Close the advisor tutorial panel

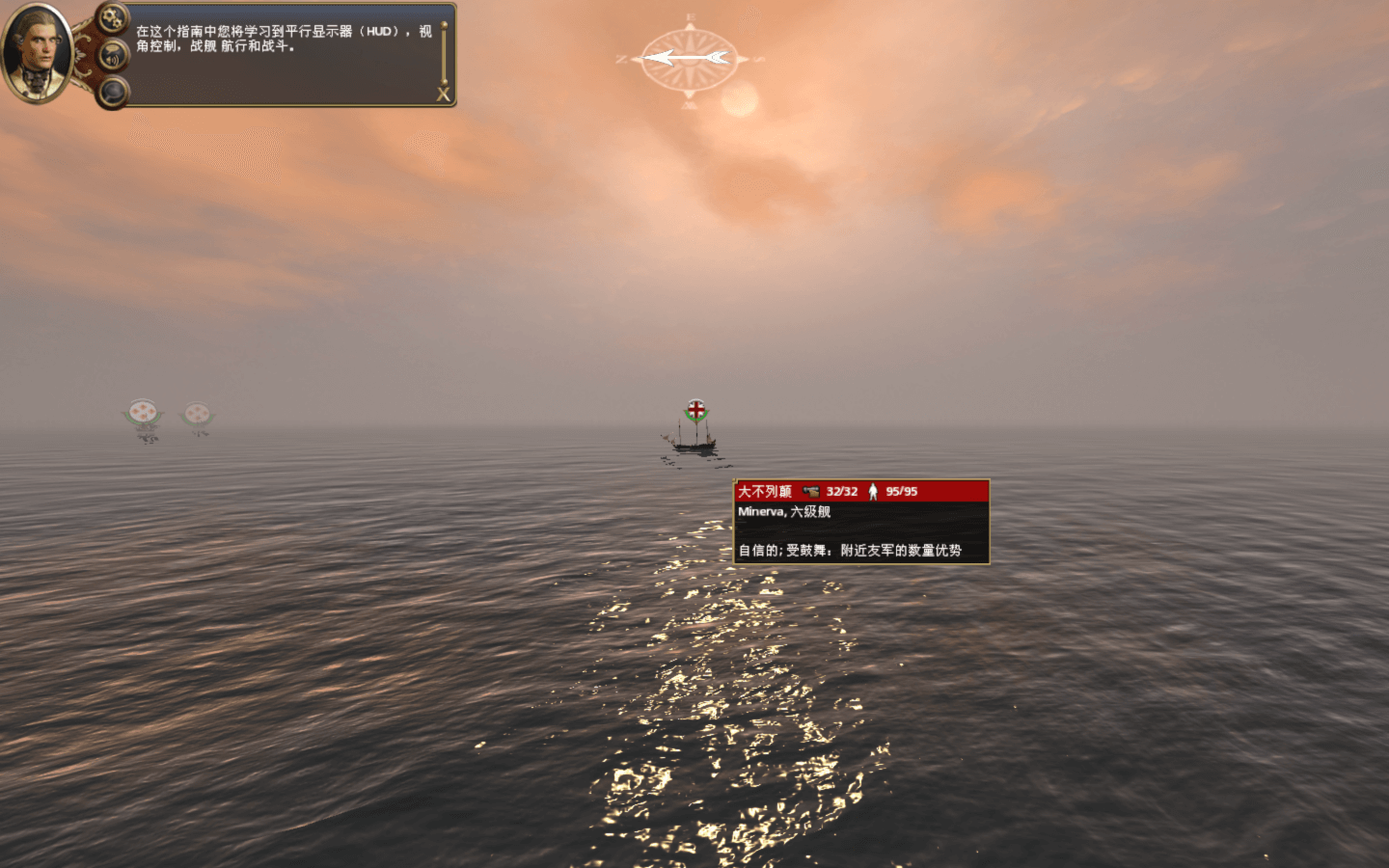[443, 95]
